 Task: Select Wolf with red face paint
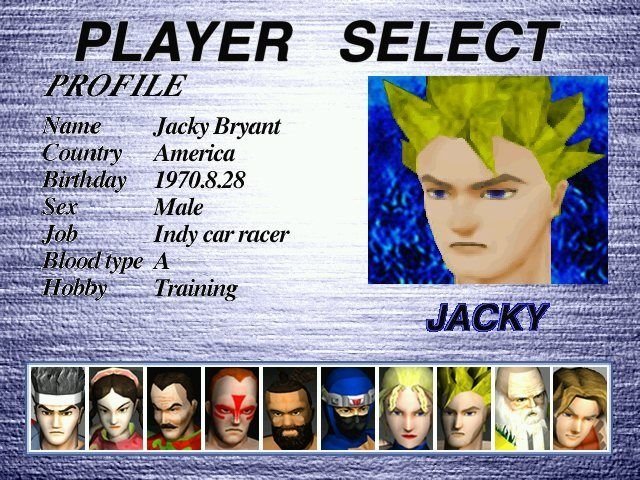(232, 408)
